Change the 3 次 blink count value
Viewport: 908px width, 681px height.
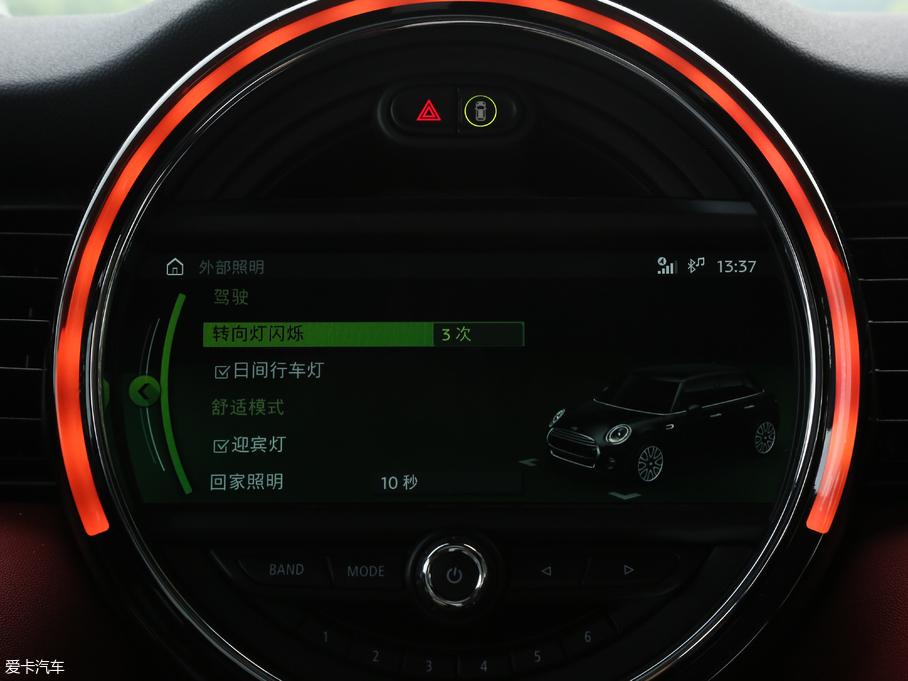(478, 334)
